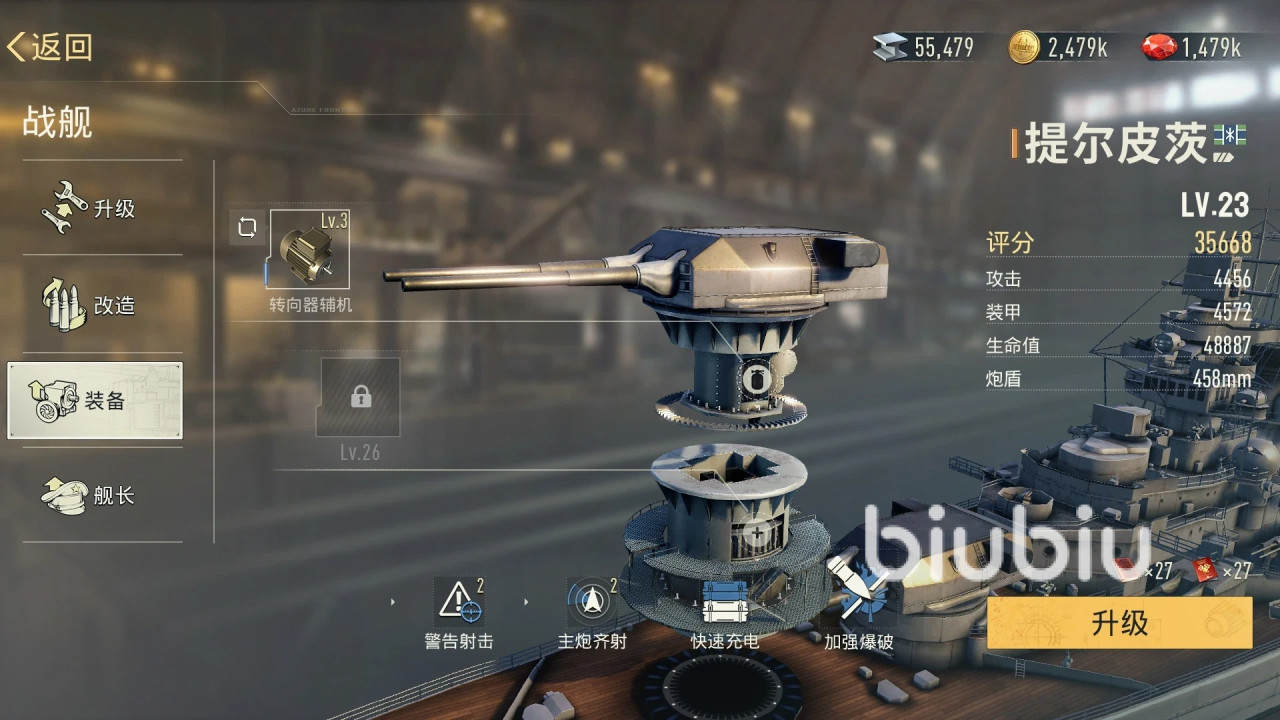
Task: Open the gold coin currency display
Action: click(1058, 47)
